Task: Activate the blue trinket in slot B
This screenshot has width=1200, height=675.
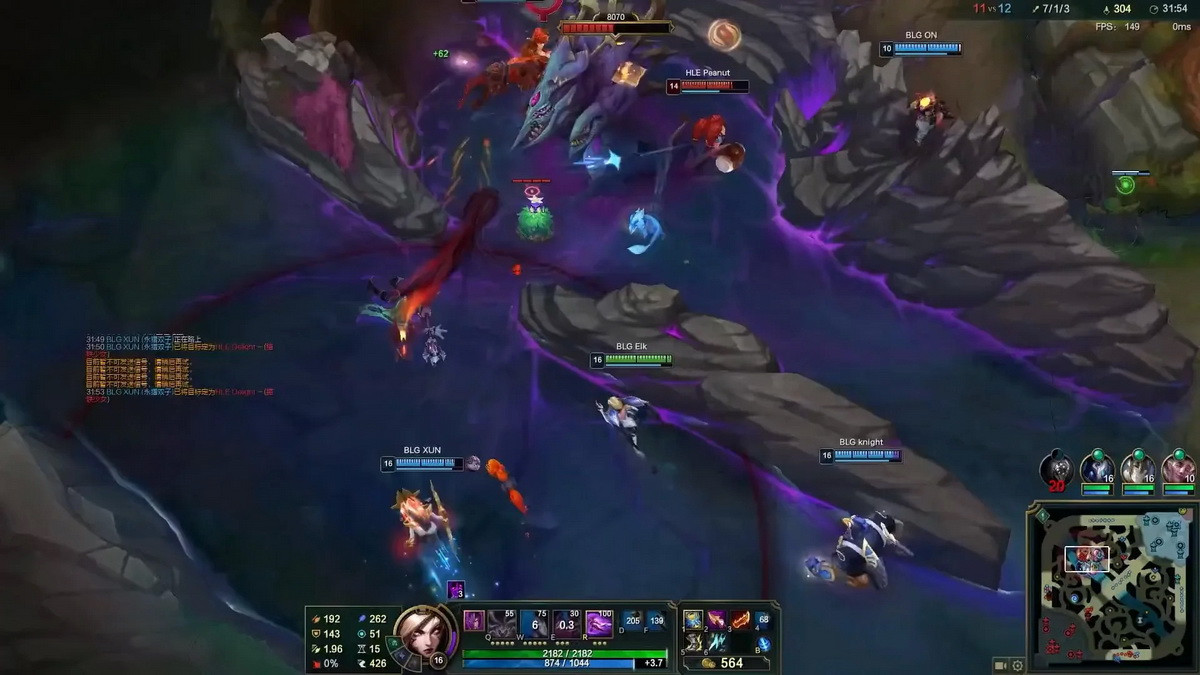Action: coord(763,643)
